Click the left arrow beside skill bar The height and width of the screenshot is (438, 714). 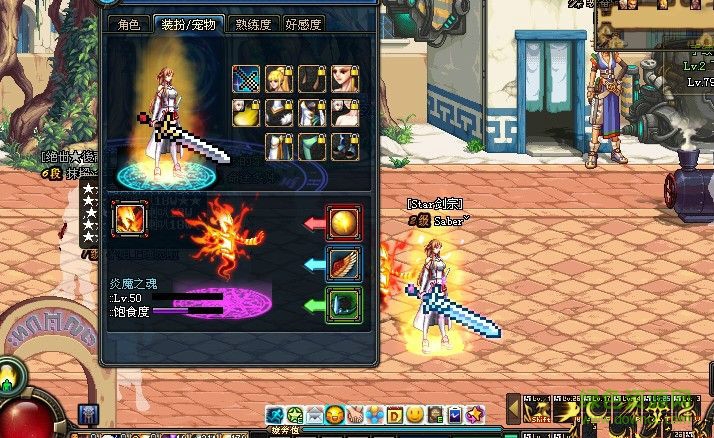point(514,409)
